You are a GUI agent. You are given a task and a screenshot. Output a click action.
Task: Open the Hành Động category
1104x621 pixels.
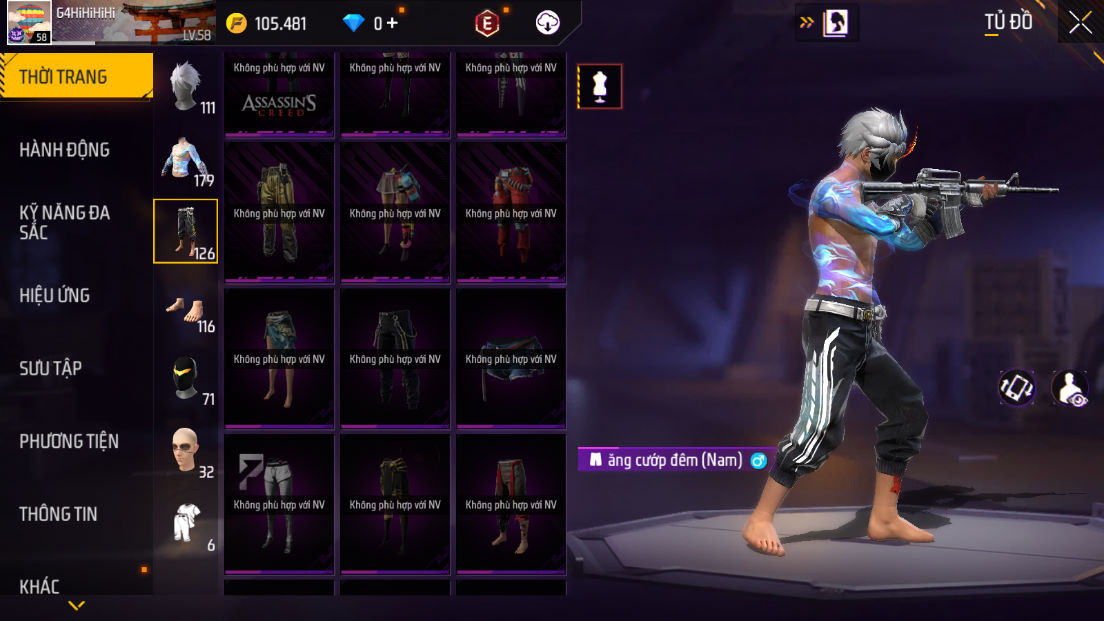(x=65, y=150)
